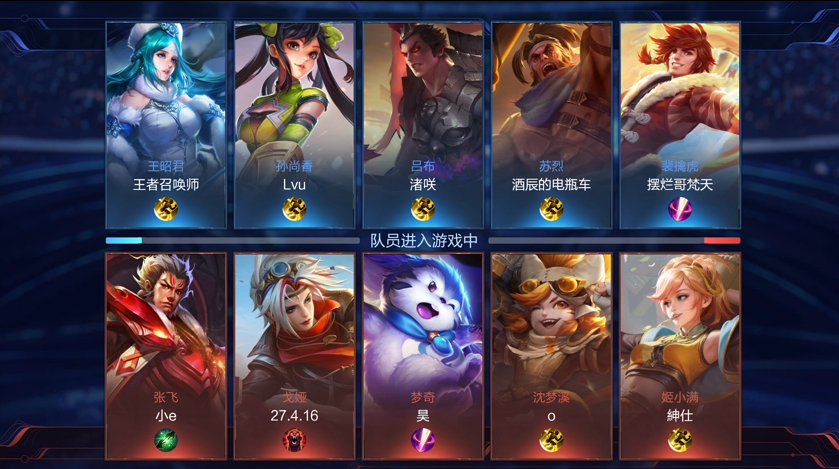
Task: Select the red summoner spell icon under 27.4.16
Action: pyautogui.click(x=294, y=439)
